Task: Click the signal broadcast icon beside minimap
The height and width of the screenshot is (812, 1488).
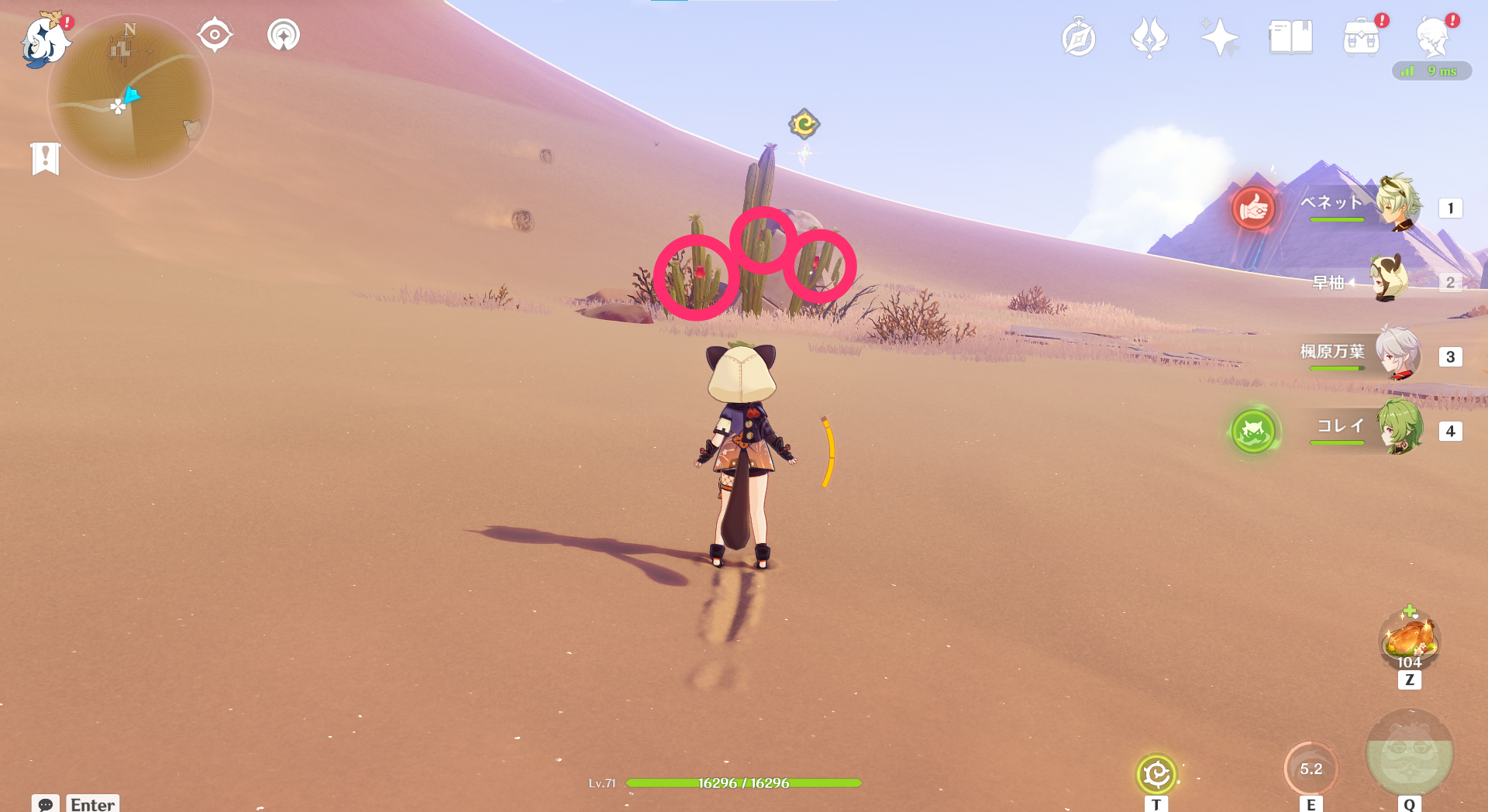Action: coord(284,35)
